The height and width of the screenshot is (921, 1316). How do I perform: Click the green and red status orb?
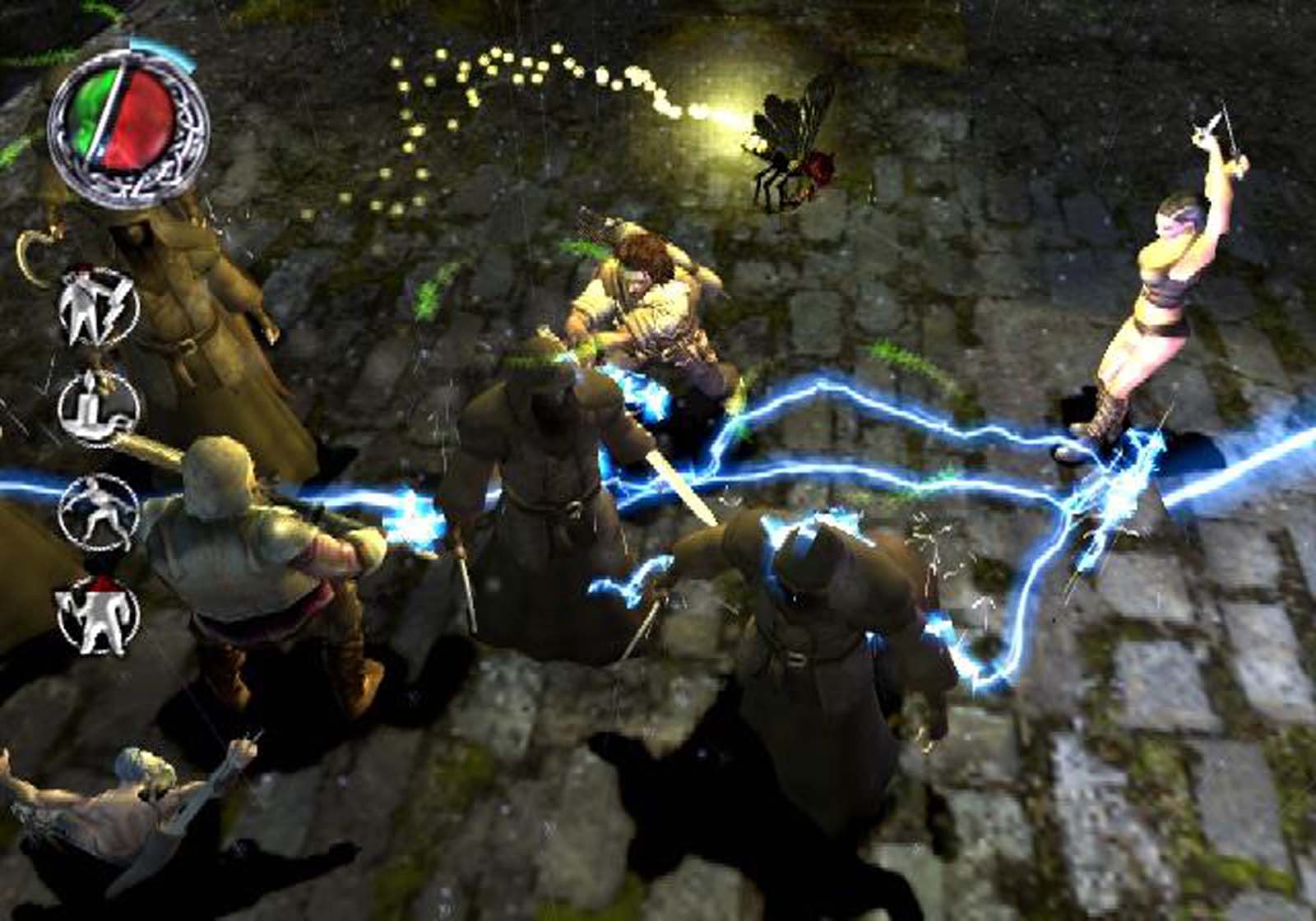pyautogui.click(x=127, y=126)
